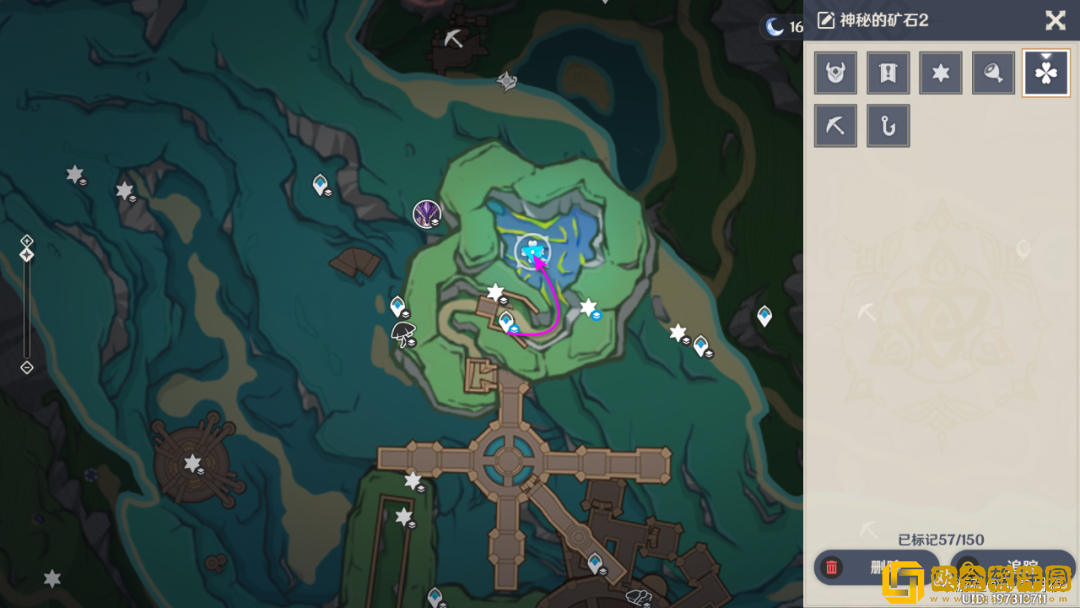Choose the meat drumstick marker icon
The height and width of the screenshot is (608, 1080).
click(993, 73)
